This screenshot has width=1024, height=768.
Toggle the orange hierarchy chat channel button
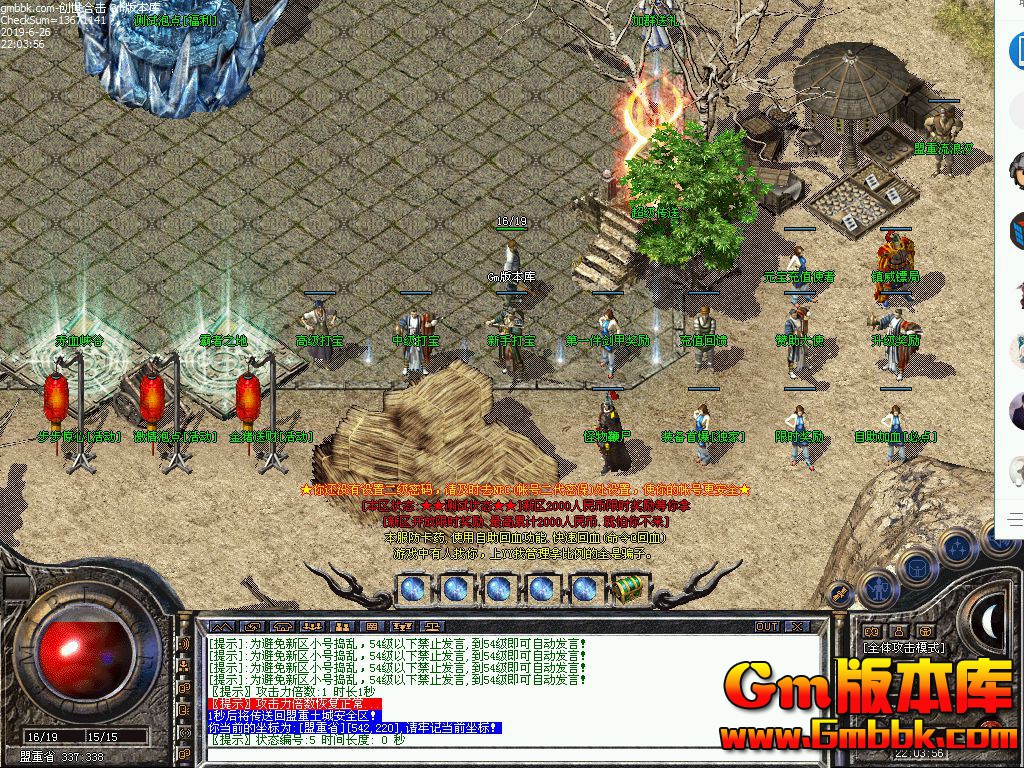[x=184, y=666]
